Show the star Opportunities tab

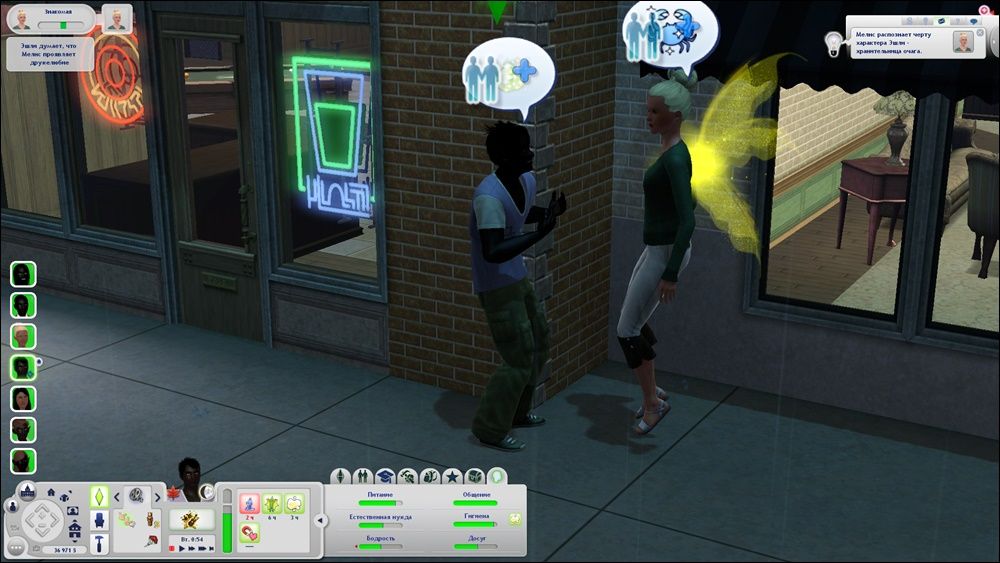coord(452,476)
